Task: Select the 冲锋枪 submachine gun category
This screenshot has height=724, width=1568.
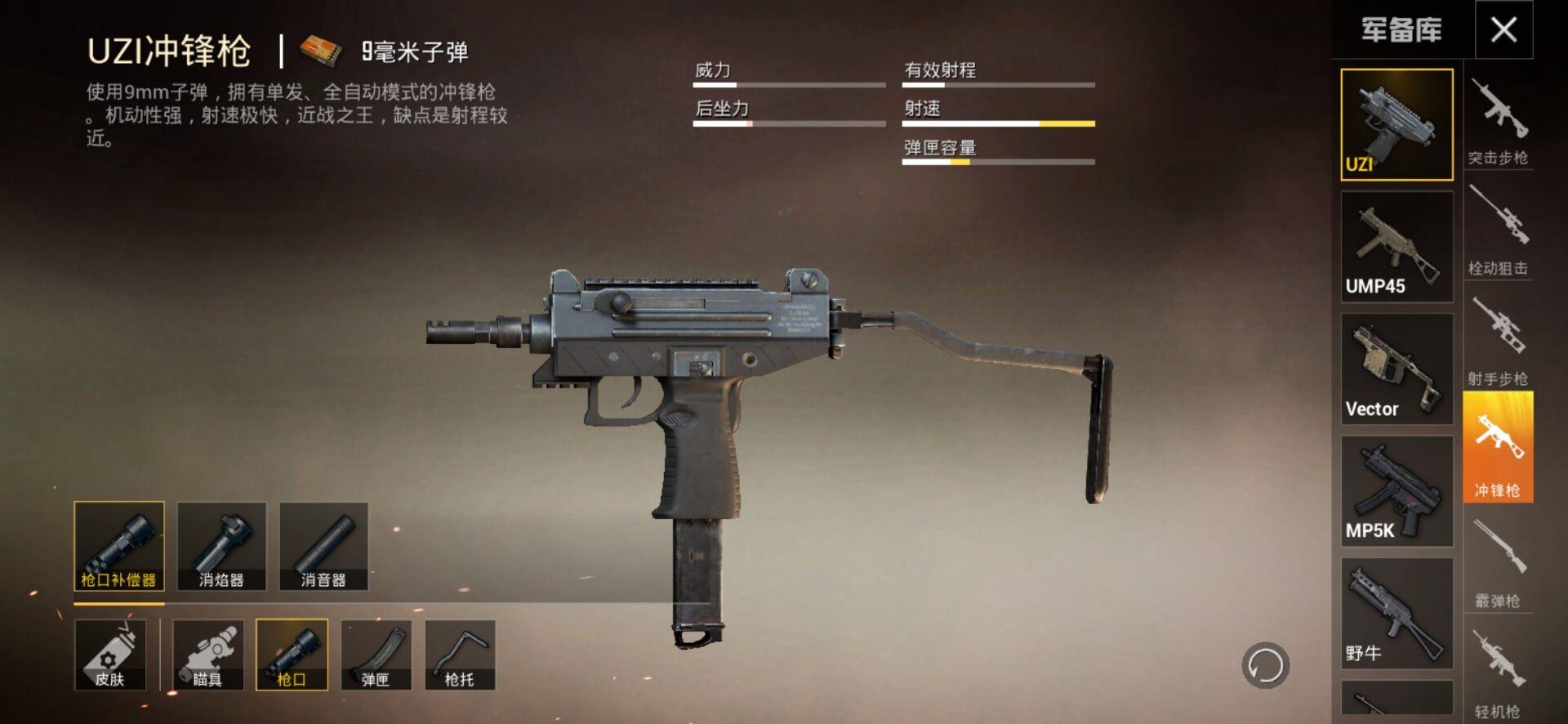Action: click(x=1498, y=447)
